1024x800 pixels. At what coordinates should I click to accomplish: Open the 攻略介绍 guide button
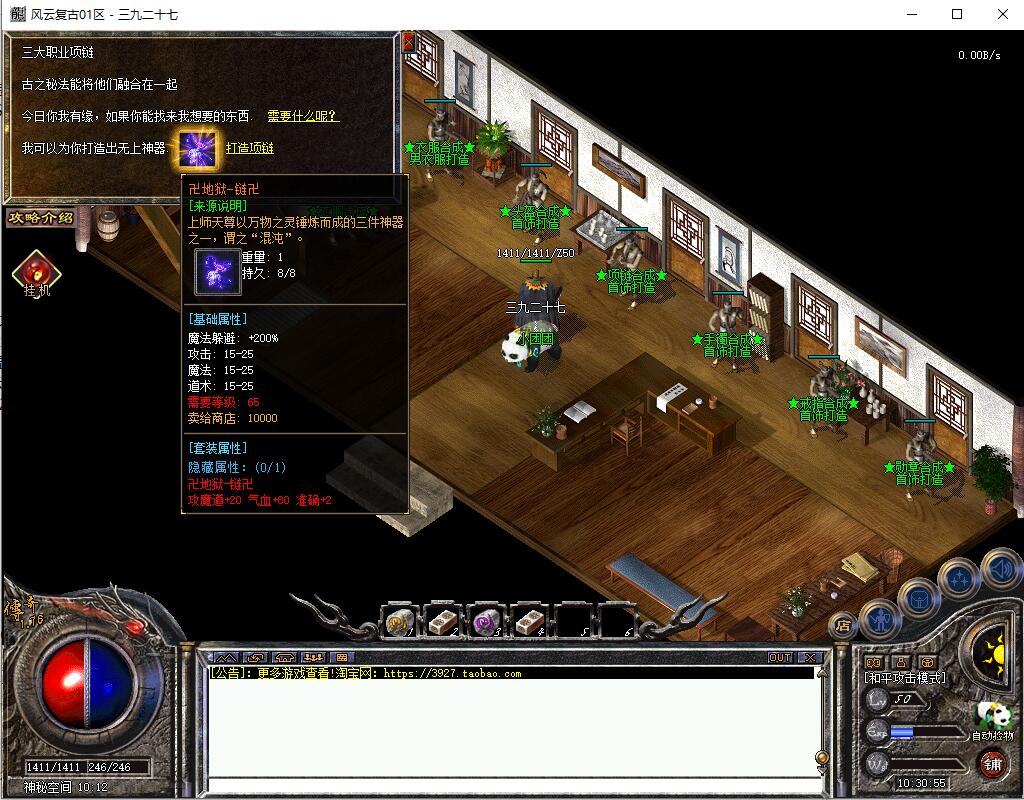click(x=40, y=218)
